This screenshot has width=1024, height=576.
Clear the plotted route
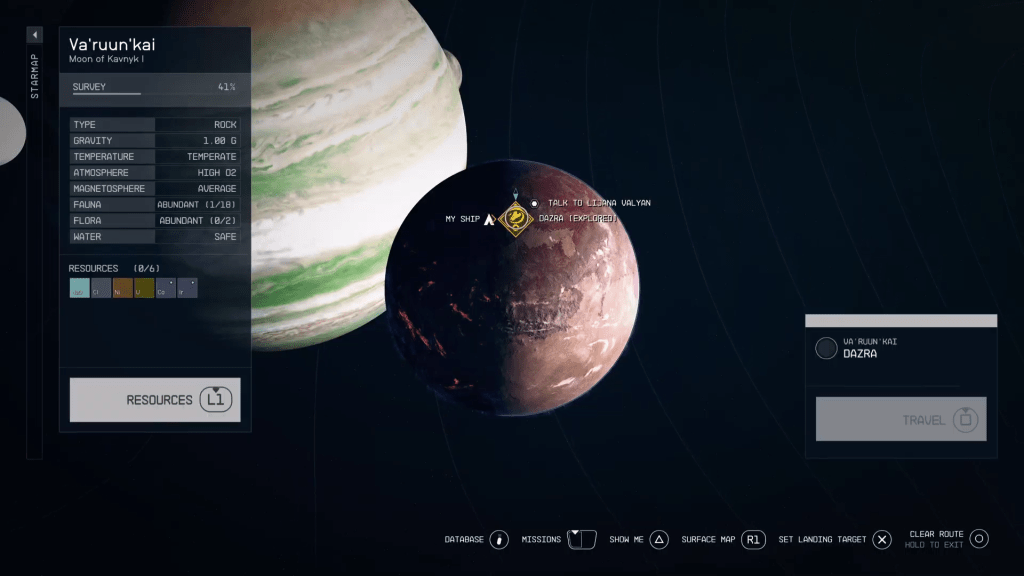[x=979, y=539]
